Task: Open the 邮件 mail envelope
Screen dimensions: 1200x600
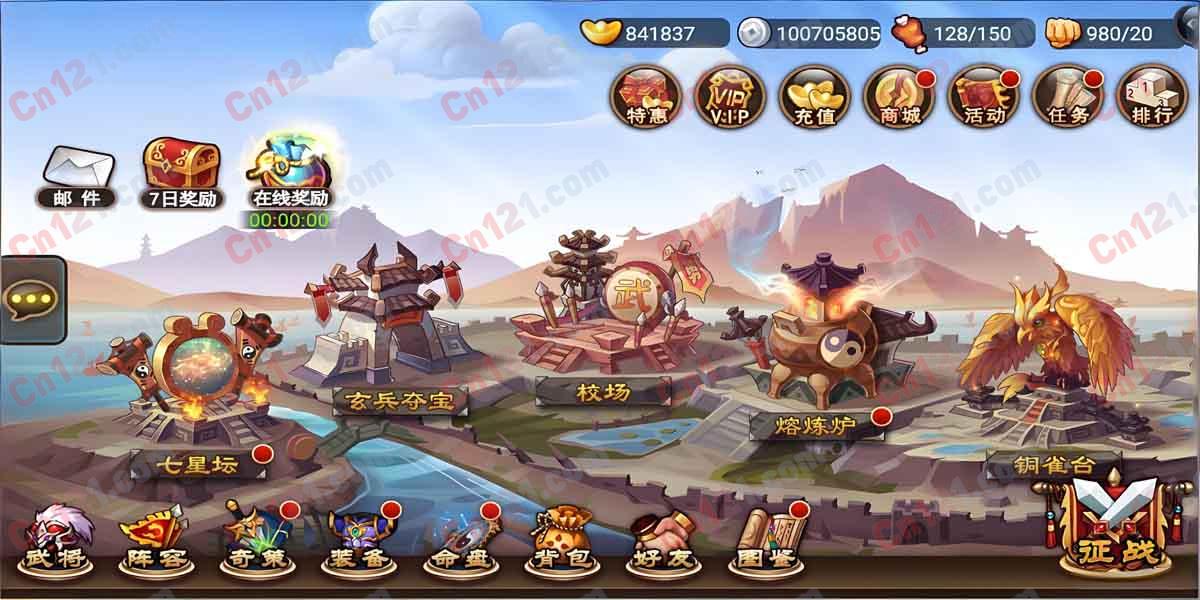Action: coord(77,176)
